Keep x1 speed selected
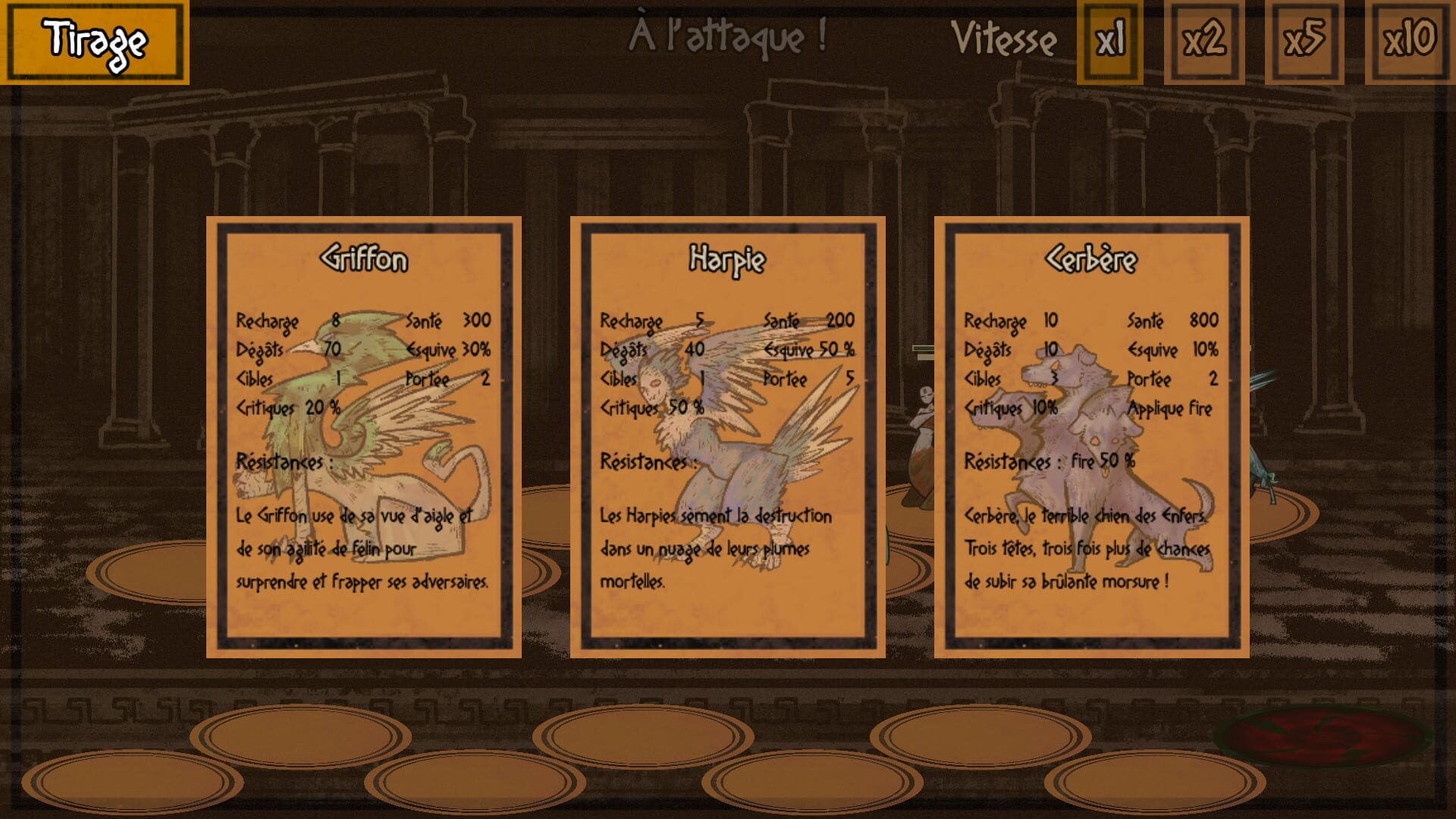Image resolution: width=1456 pixels, height=819 pixels. click(x=1109, y=40)
